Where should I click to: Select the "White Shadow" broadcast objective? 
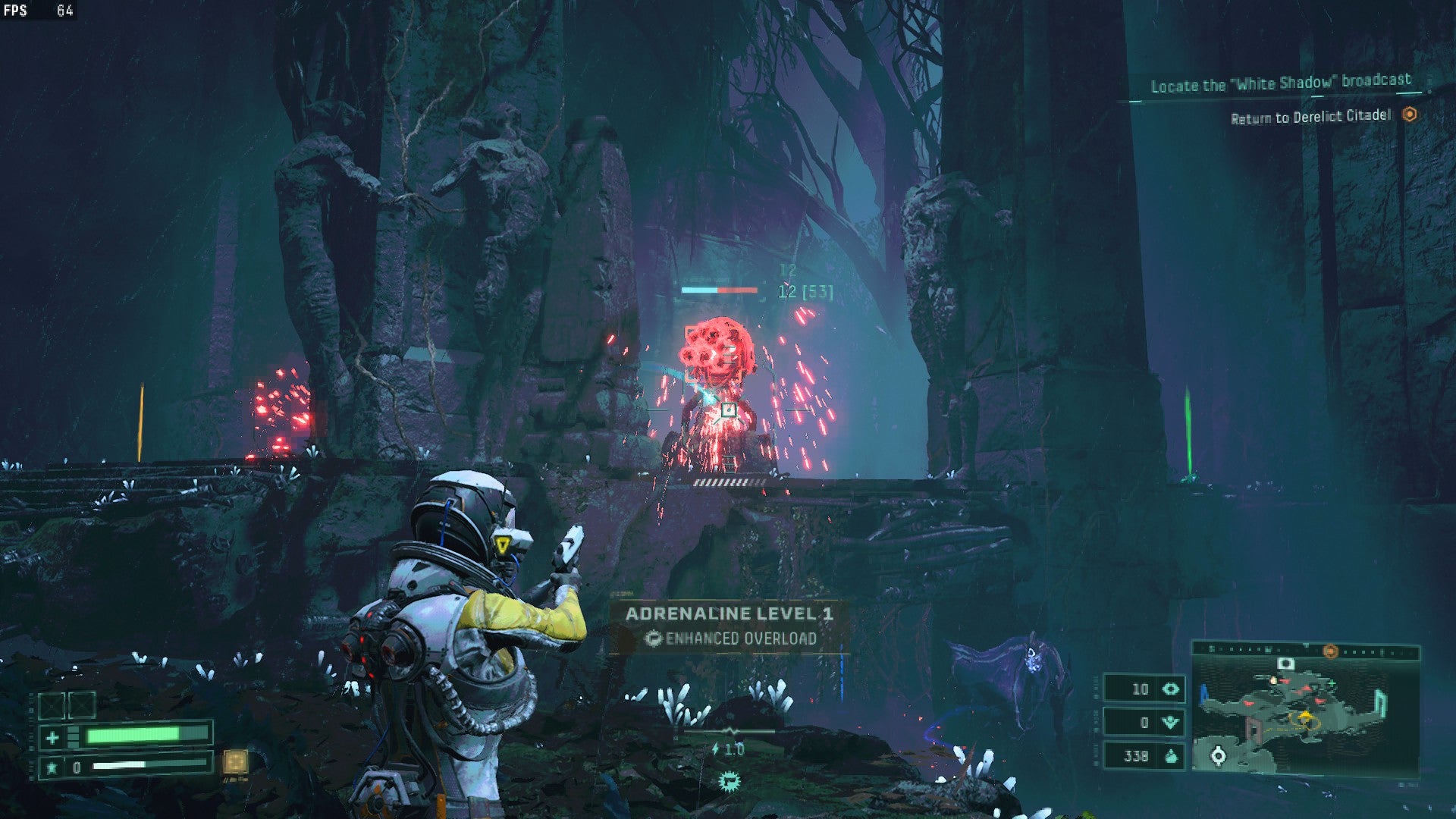pos(1280,83)
